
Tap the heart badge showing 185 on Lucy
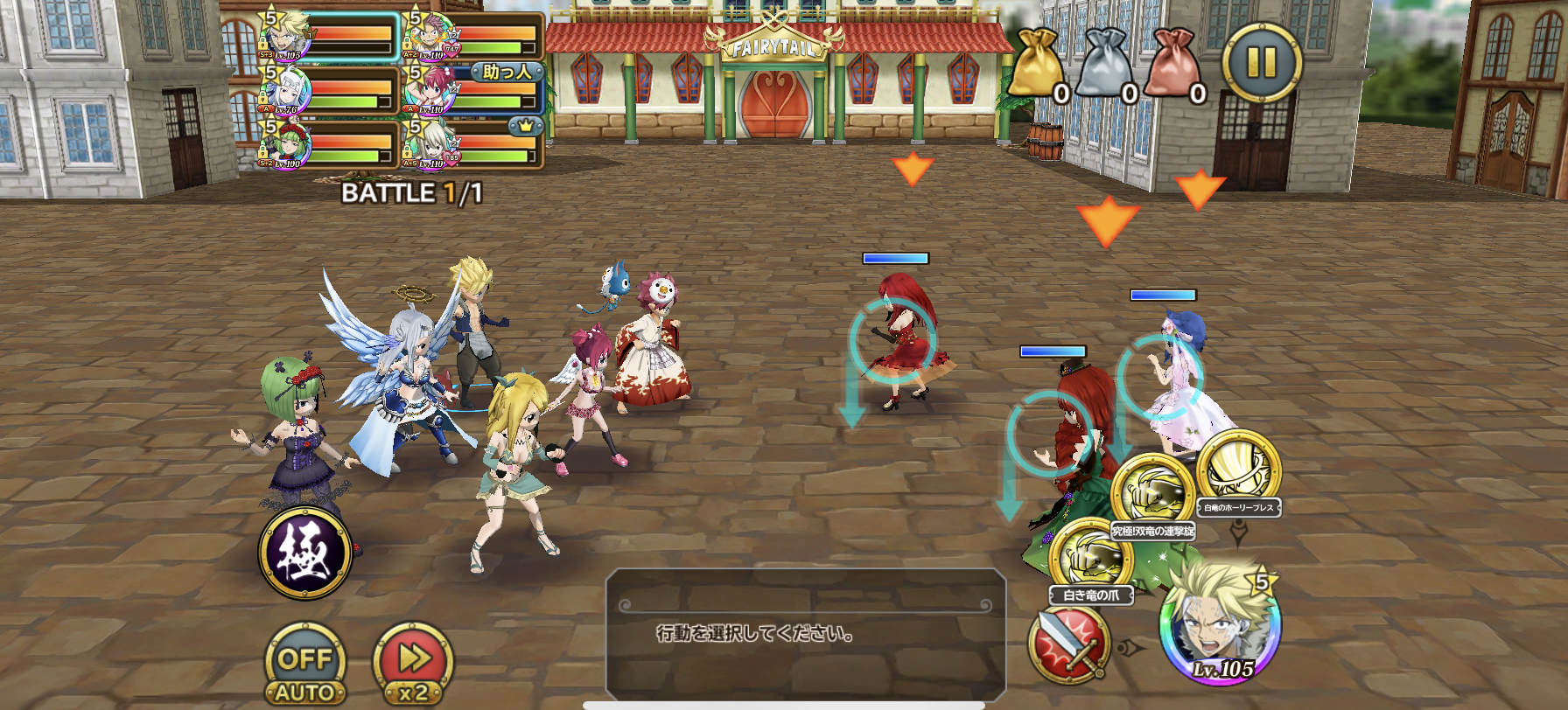tap(451, 157)
